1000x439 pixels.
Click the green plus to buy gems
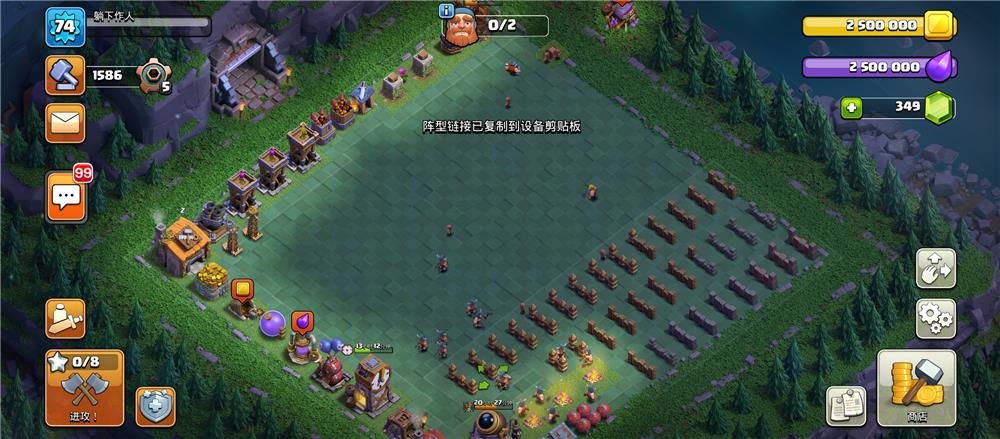851,107
